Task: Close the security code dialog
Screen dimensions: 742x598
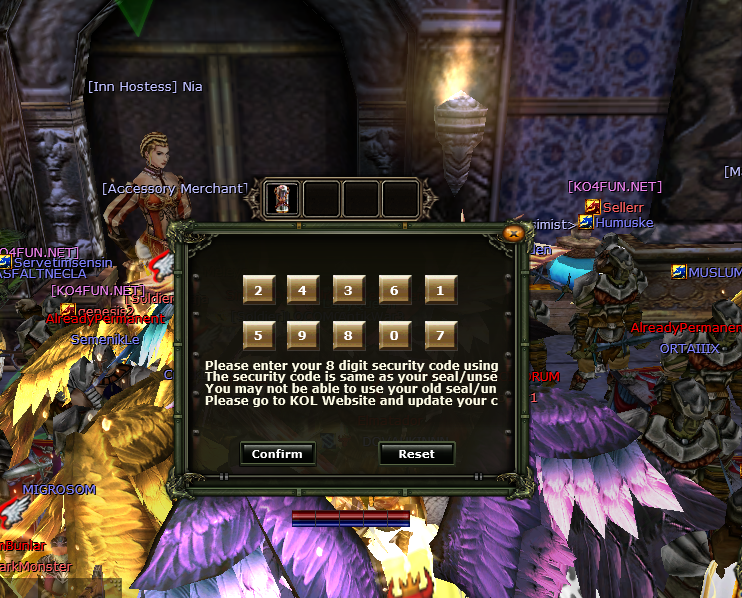Action: click(513, 233)
